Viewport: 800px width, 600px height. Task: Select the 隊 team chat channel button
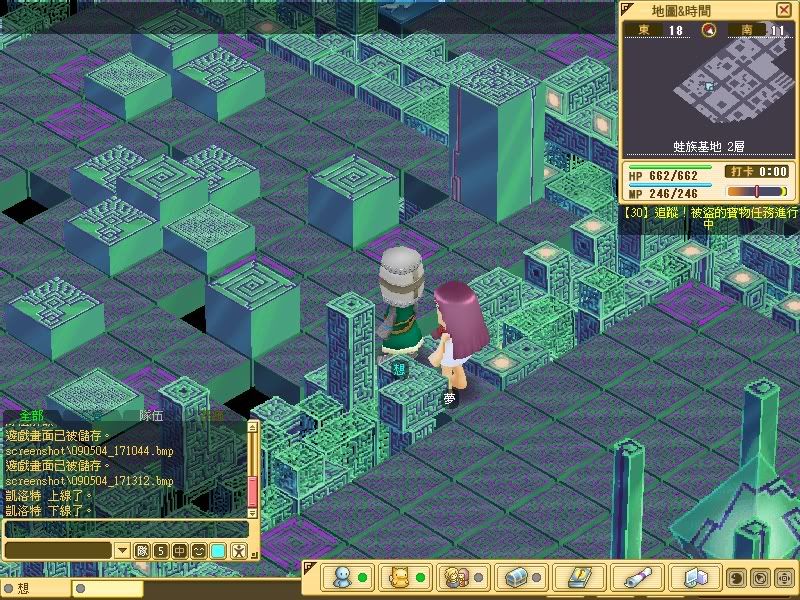pos(141,551)
